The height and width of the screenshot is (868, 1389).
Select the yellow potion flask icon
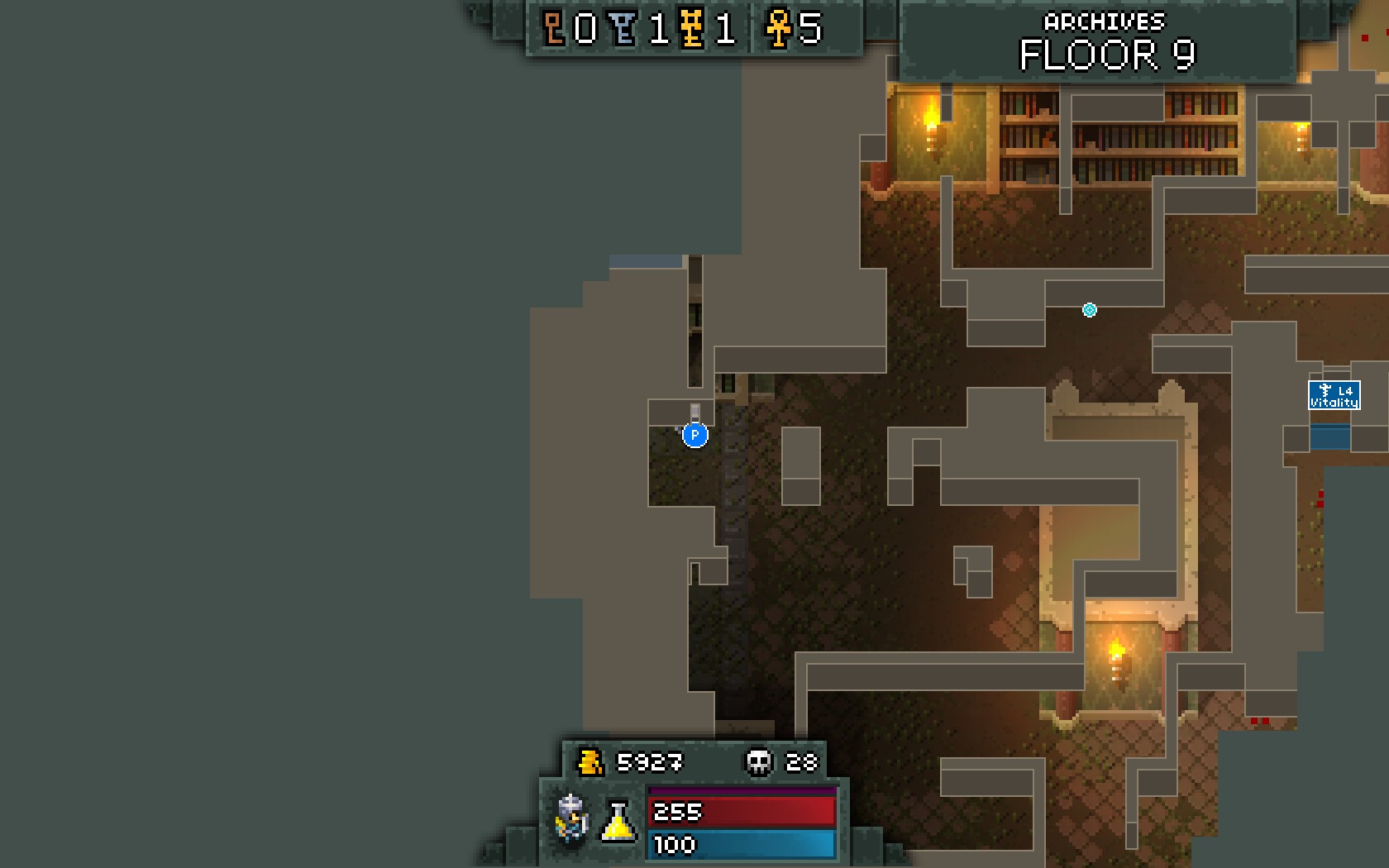pyautogui.click(x=618, y=822)
